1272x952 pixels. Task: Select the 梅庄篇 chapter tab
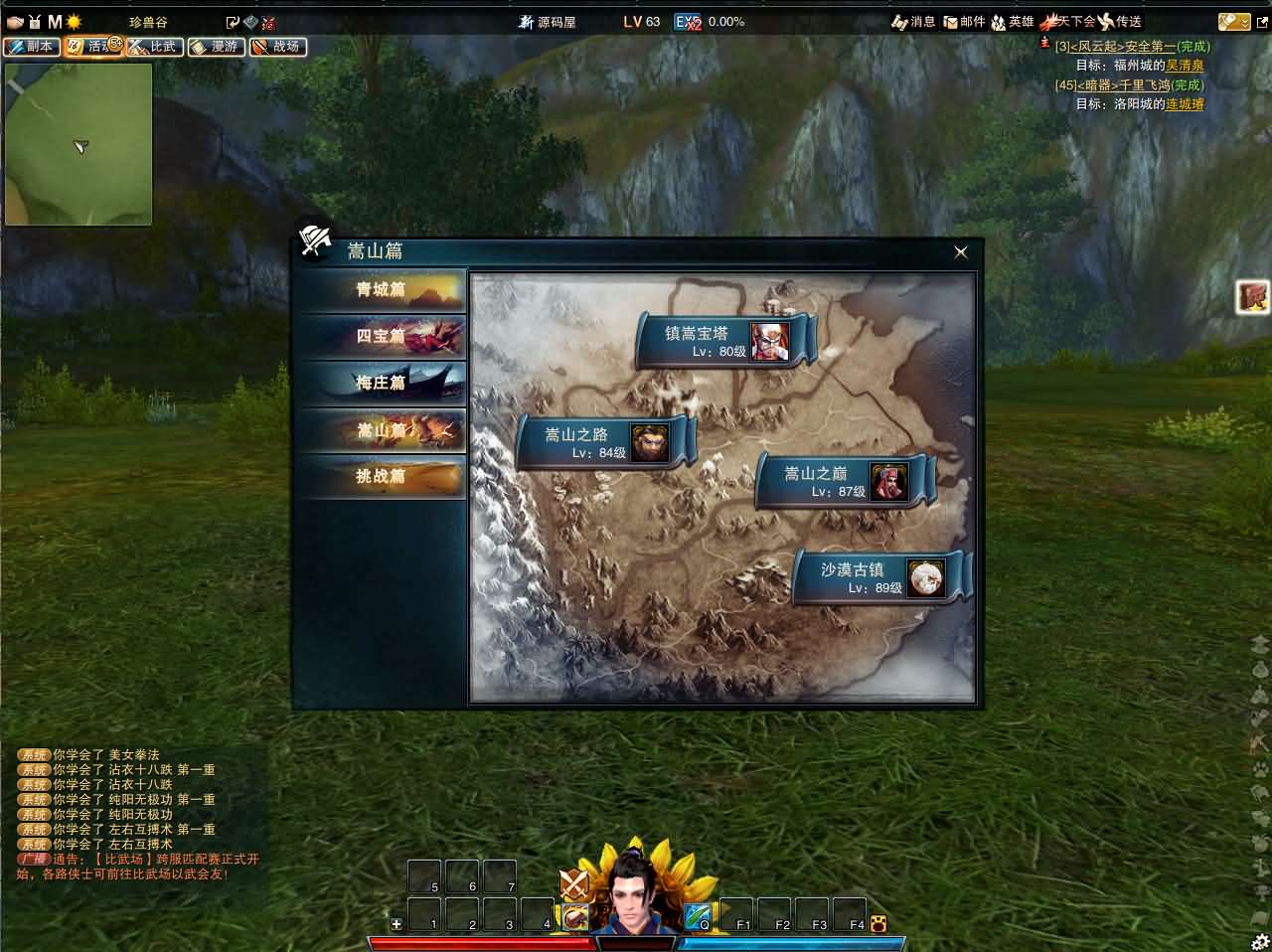click(383, 384)
